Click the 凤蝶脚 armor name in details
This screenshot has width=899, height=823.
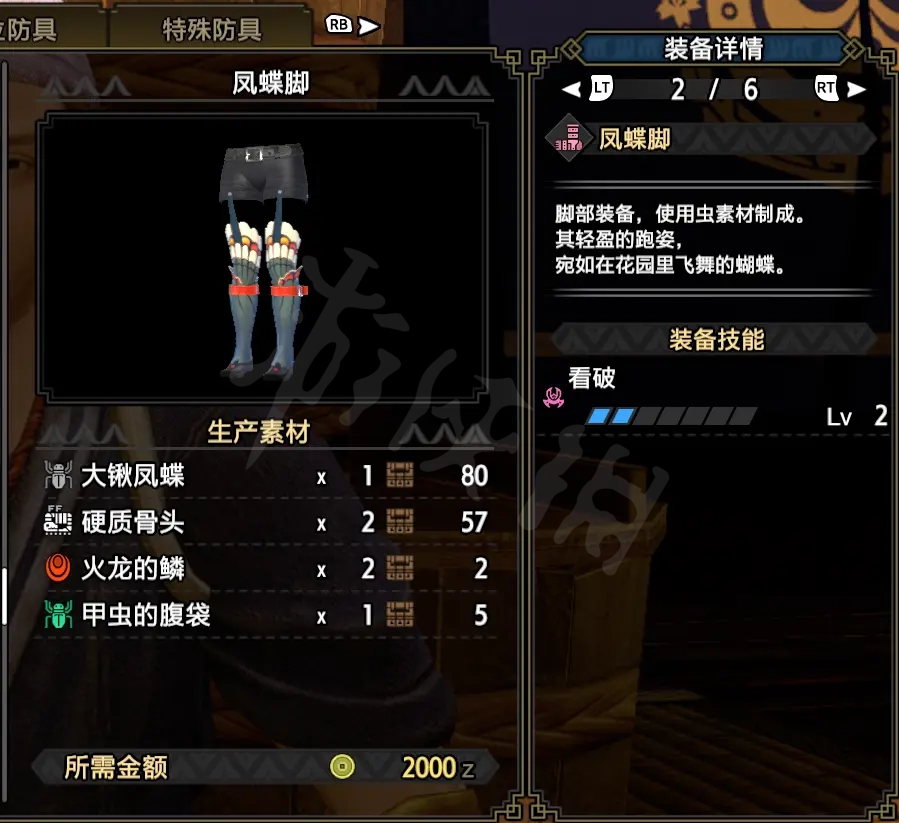pyautogui.click(x=635, y=139)
